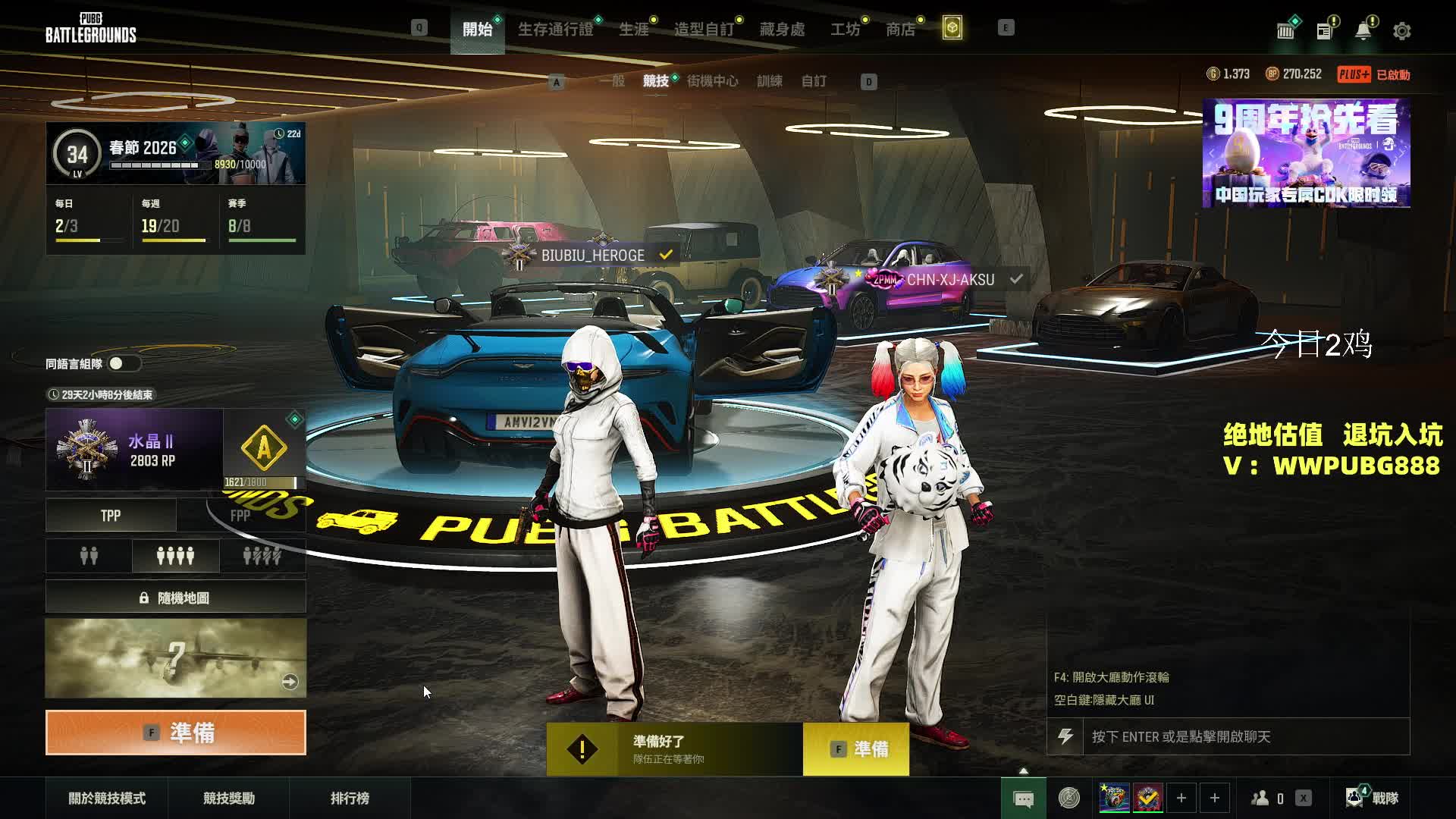Open the 街機中心 arcade tab
The image size is (1456, 819).
(712, 81)
